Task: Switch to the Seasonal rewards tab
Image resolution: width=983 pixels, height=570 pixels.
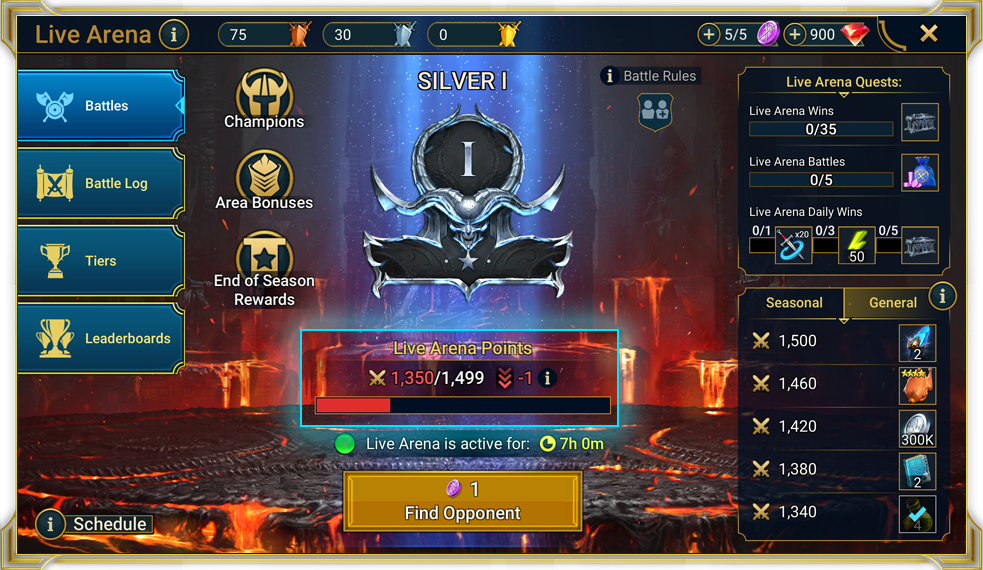Action: point(794,302)
